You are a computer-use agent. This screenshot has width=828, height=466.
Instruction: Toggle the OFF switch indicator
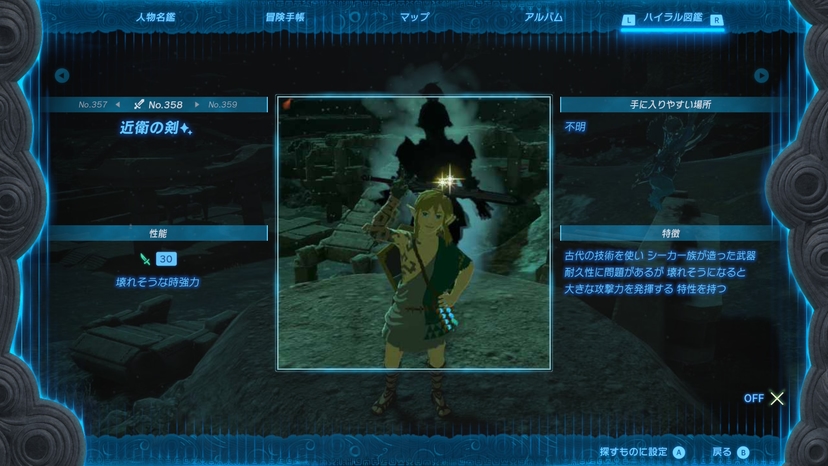765,398
